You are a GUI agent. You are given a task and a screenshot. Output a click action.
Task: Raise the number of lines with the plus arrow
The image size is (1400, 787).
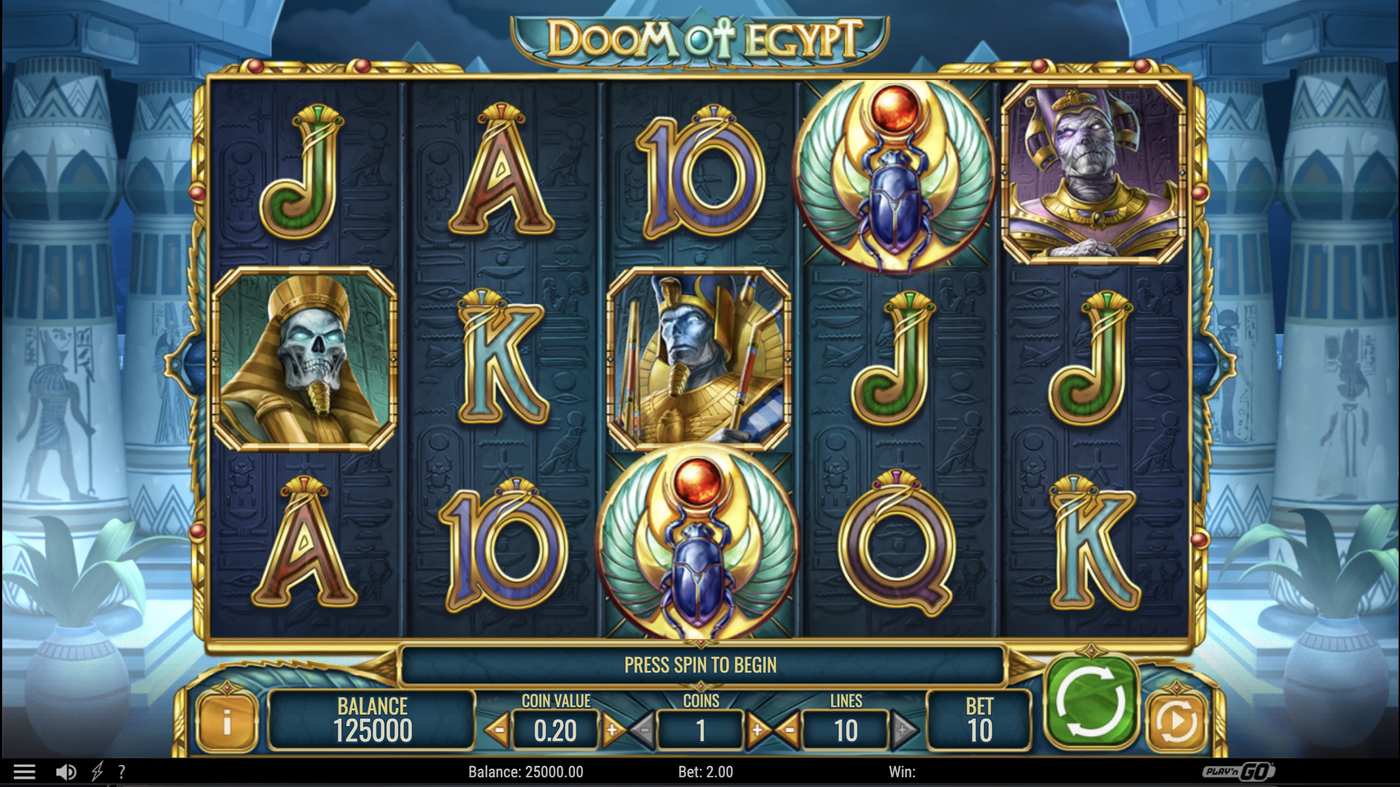click(905, 730)
